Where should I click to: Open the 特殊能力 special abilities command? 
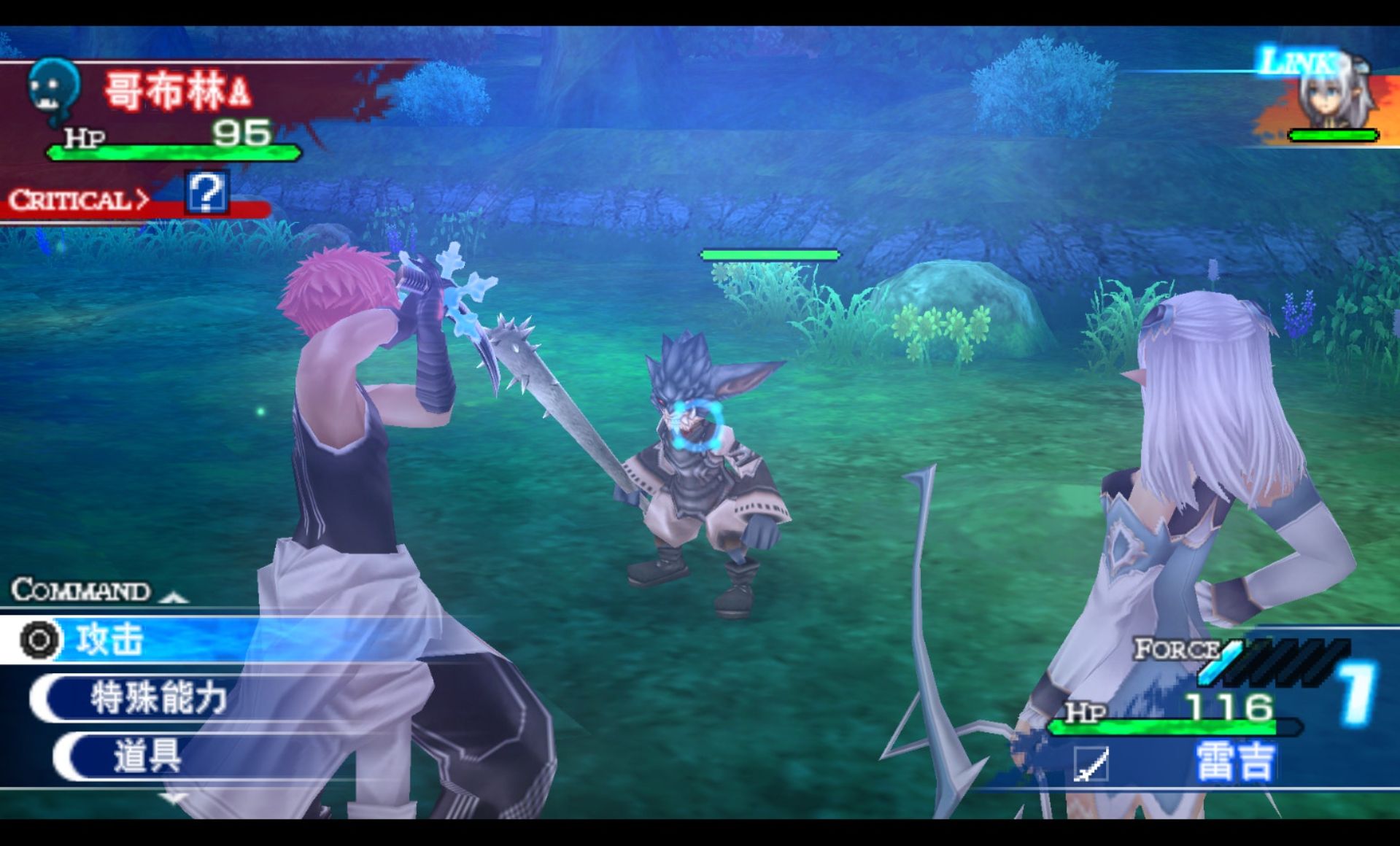click(158, 698)
